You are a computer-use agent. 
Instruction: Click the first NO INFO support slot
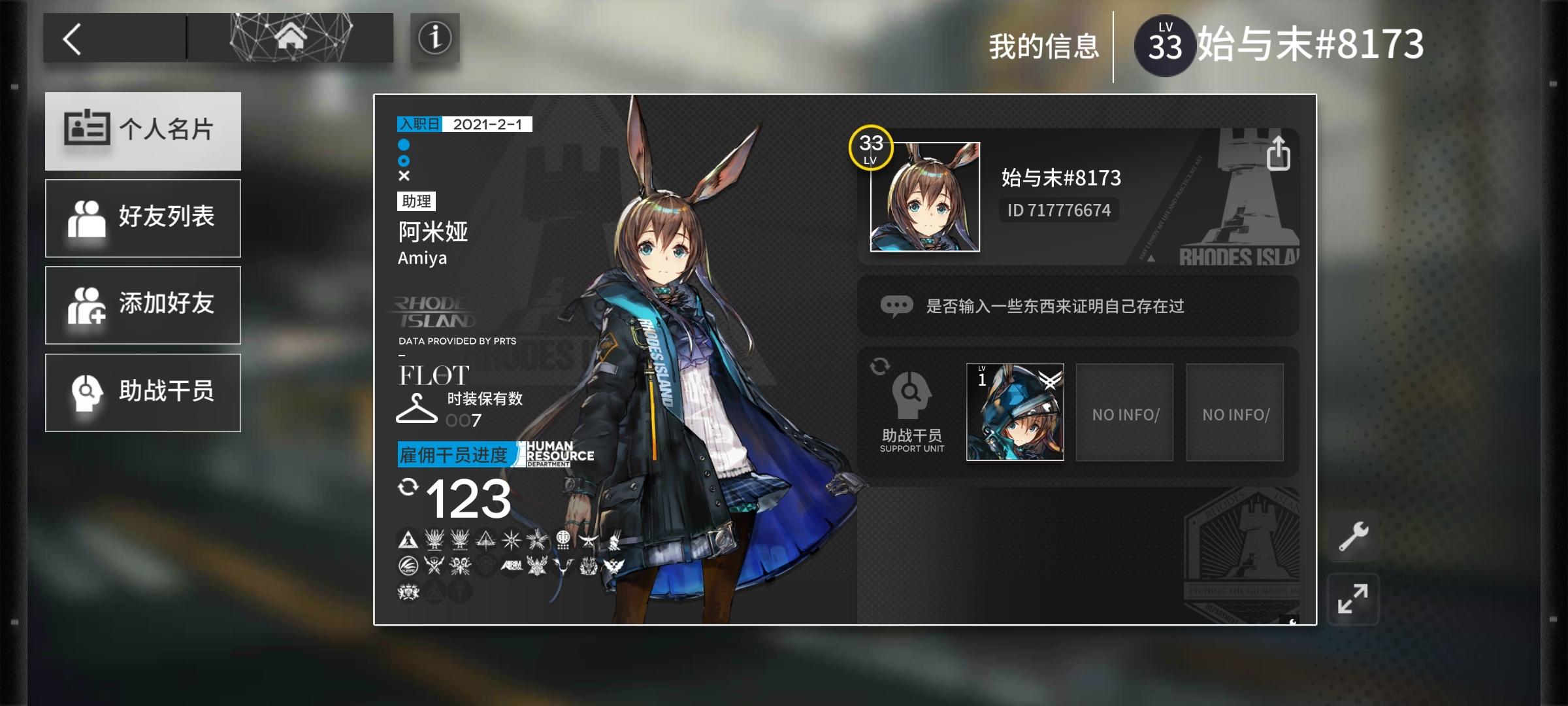point(1124,412)
